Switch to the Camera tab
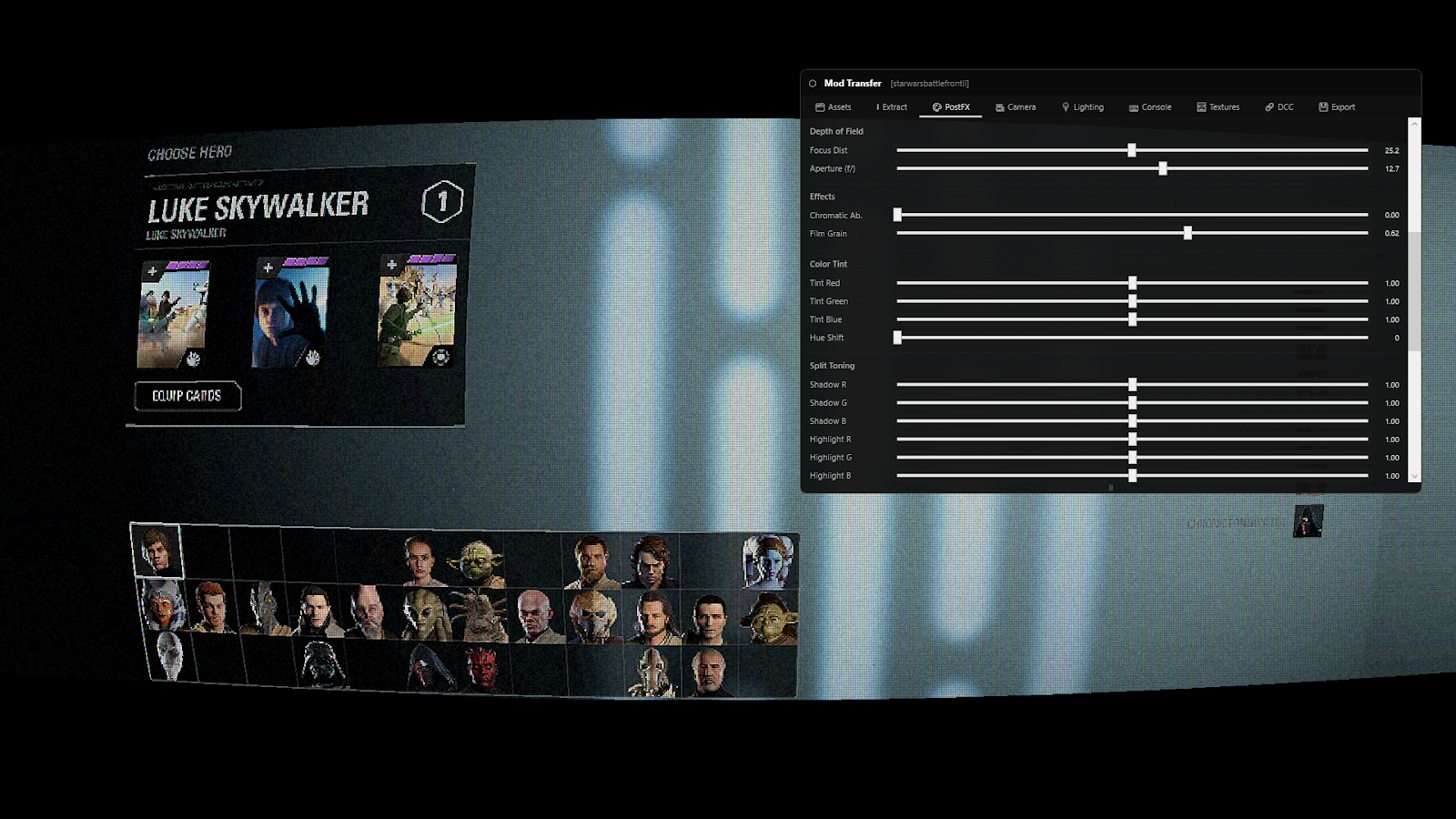Image resolution: width=1456 pixels, height=819 pixels. coord(1016,106)
